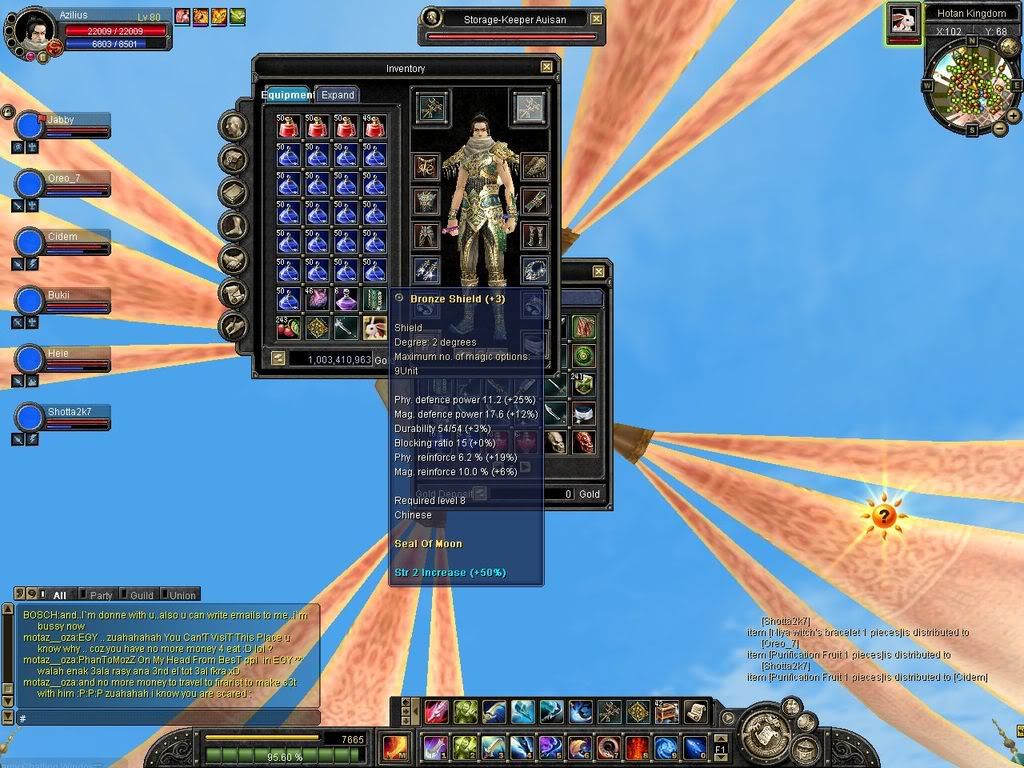This screenshot has height=768, width=1024.
Task: Zoom out the minimap with minus button
Action: 999,128
